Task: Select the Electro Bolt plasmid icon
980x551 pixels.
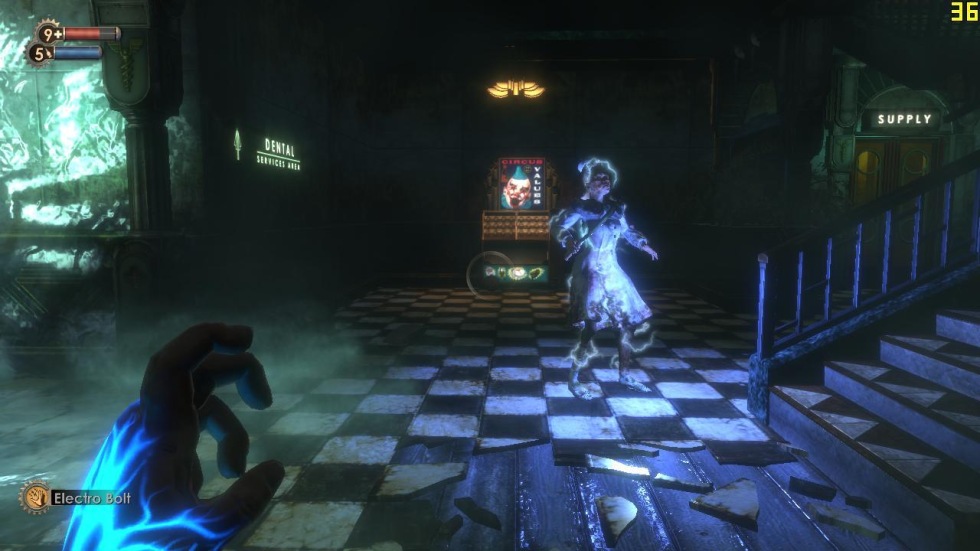Action: (x=34, y=497)
